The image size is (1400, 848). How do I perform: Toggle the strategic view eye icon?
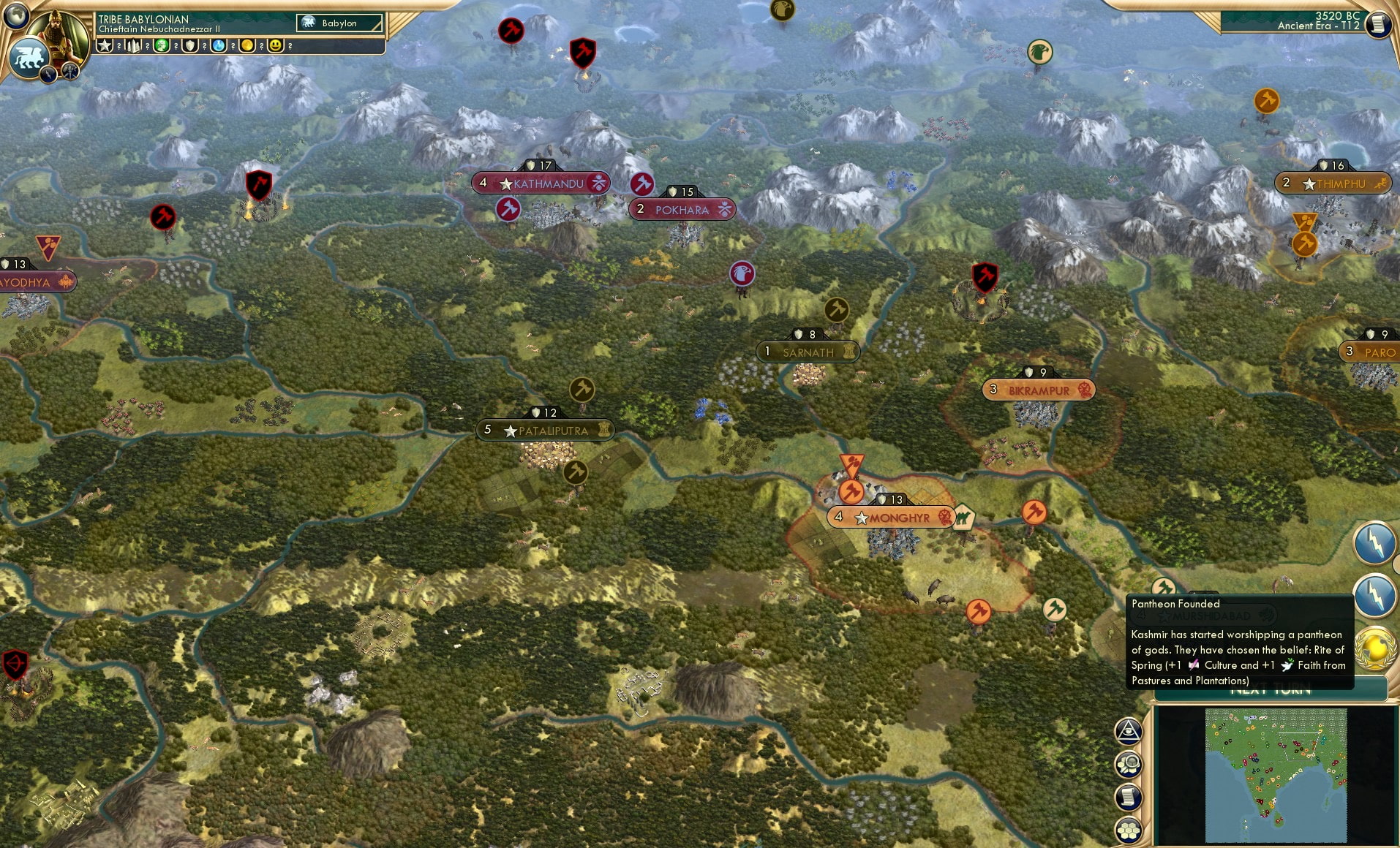(1129, 731)
